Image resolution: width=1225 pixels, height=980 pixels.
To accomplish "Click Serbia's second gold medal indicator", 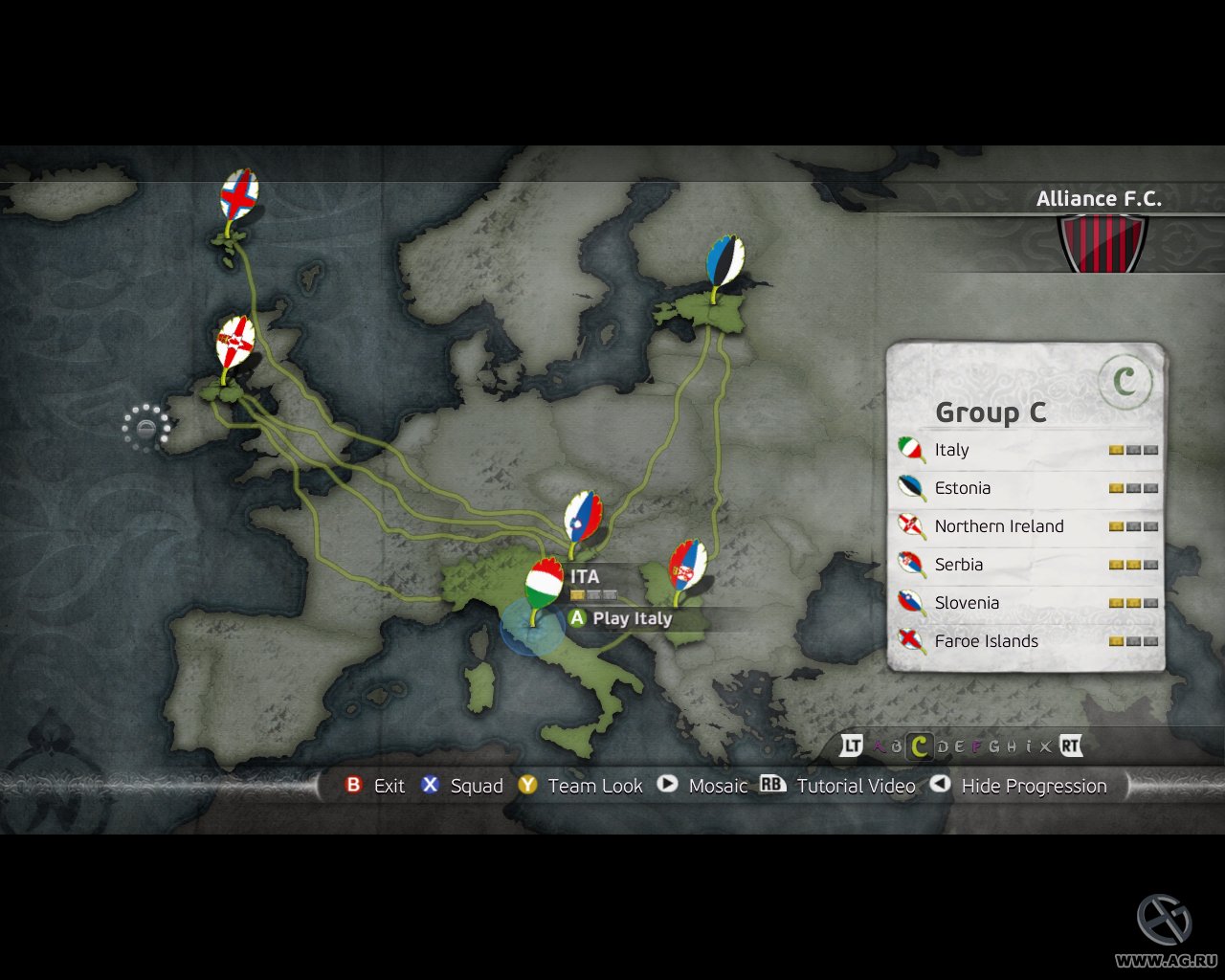I will tap(1133, 565).
